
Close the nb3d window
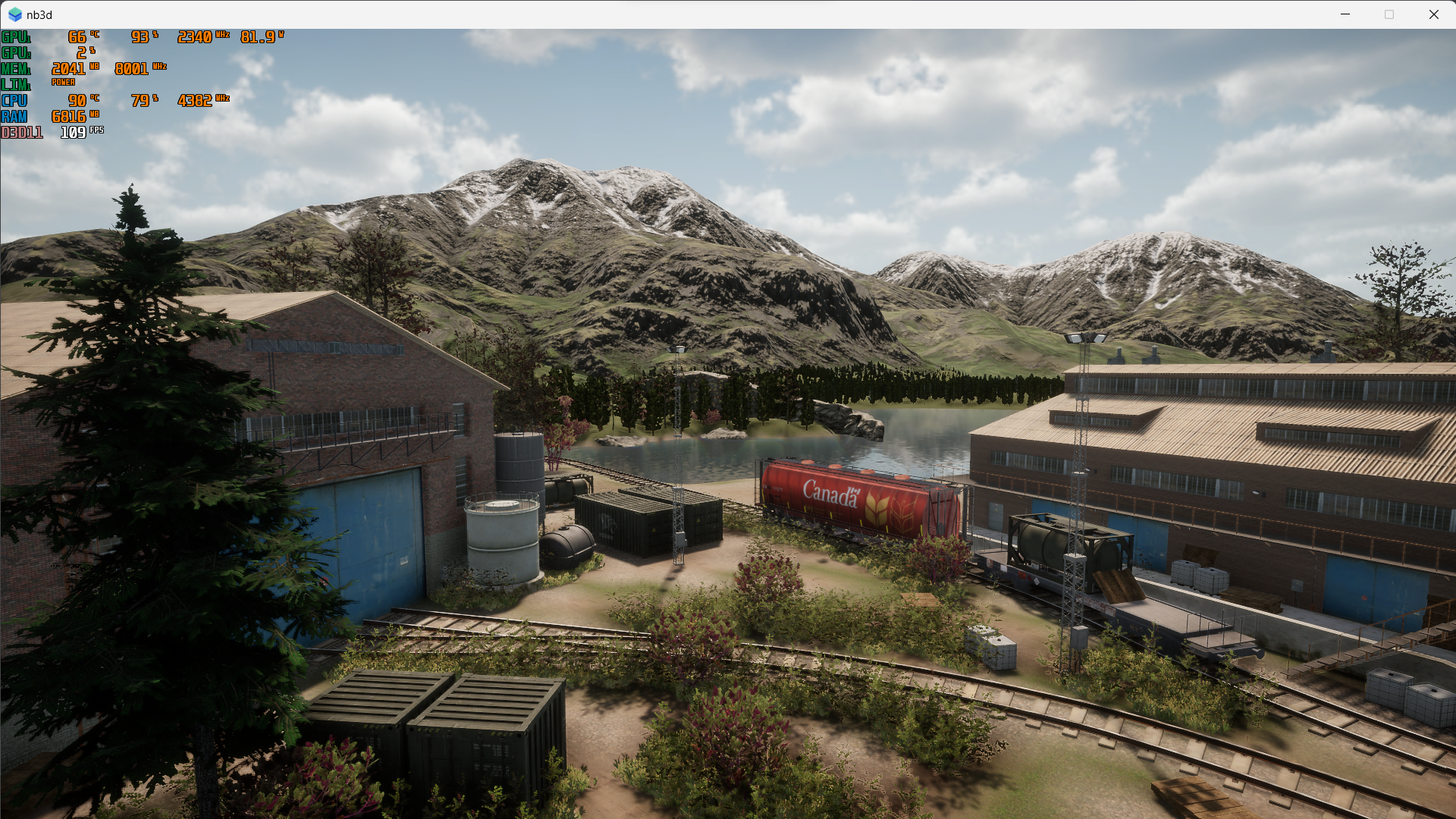tap(1433, 14)
